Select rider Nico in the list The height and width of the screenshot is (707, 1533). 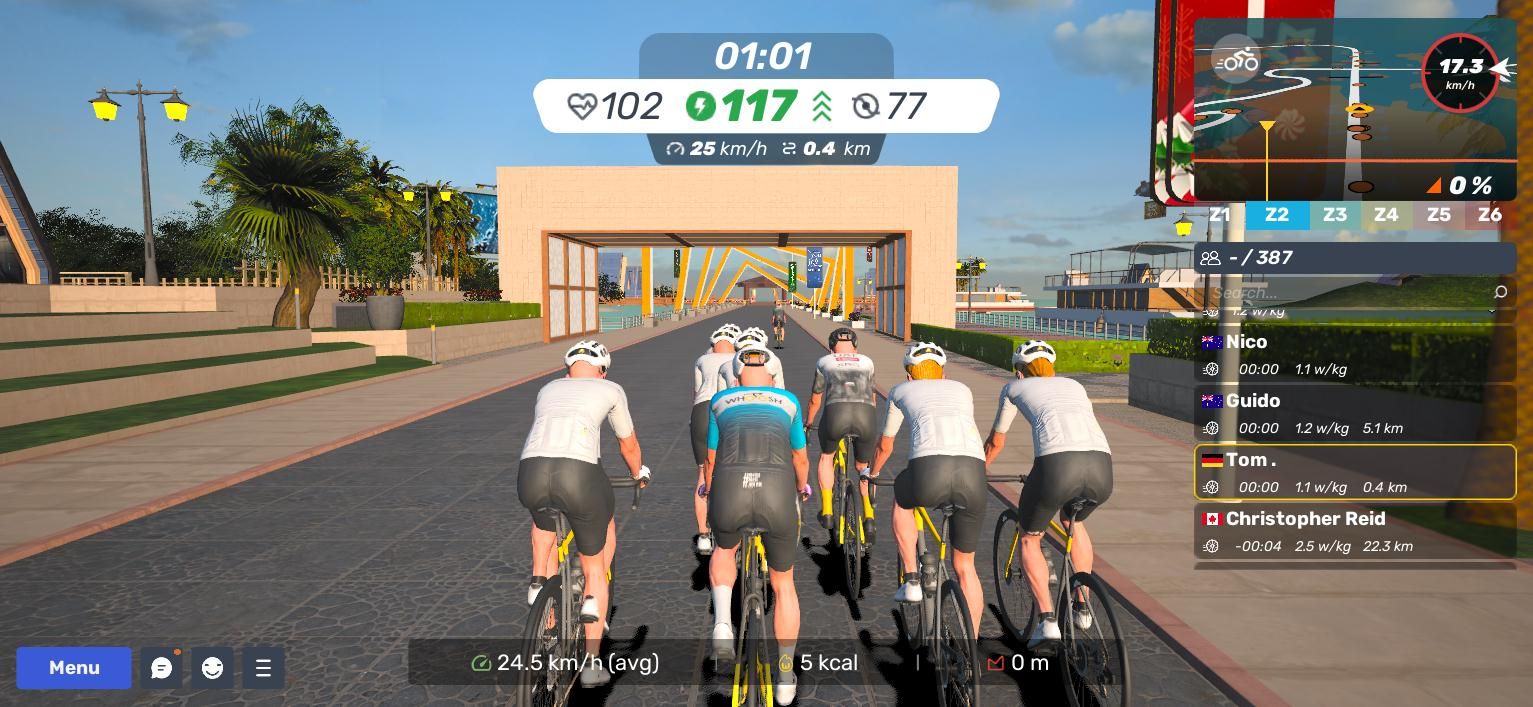pos(1355,355)
